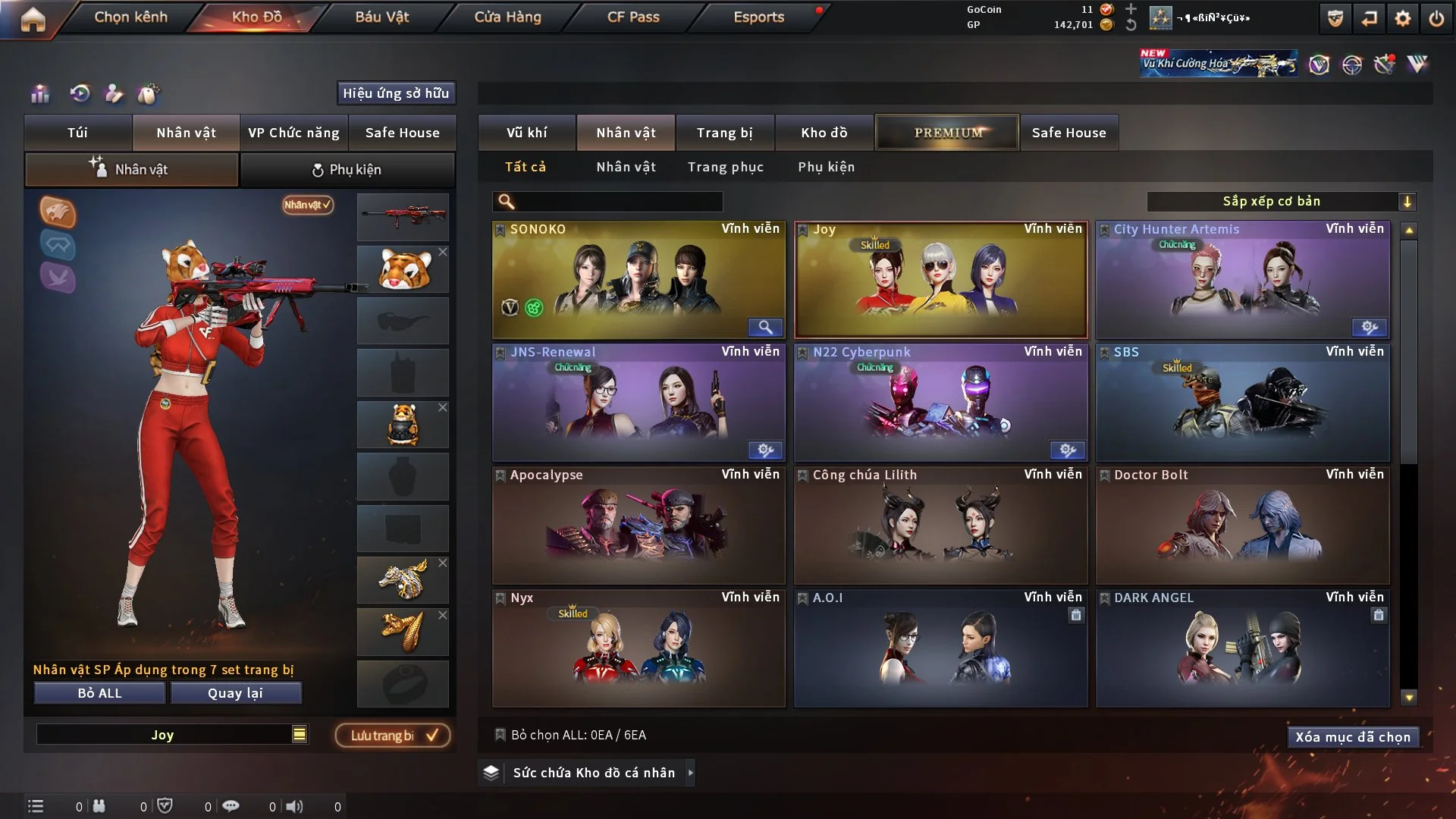Open the PREMIUM inventory tab
The image size is (1456, 819).
pyautogui.click(x=947, y=133)
